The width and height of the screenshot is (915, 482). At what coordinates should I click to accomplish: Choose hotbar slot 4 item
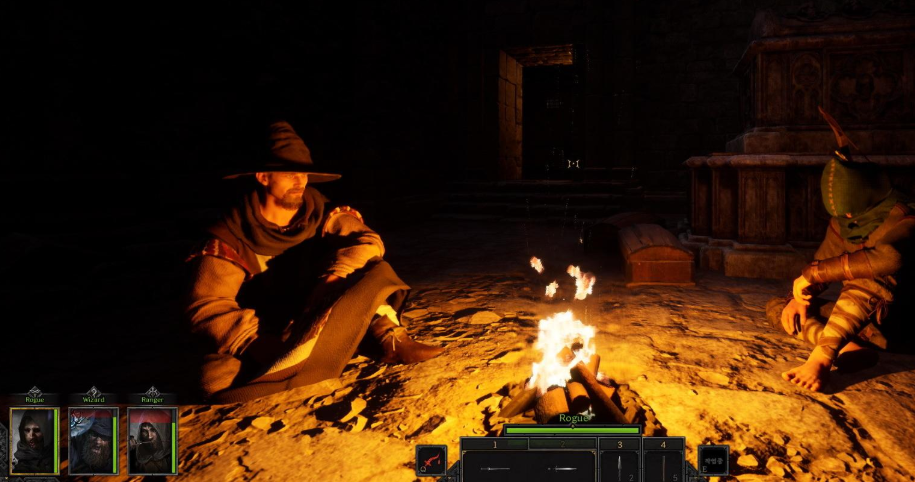(662, 466)
